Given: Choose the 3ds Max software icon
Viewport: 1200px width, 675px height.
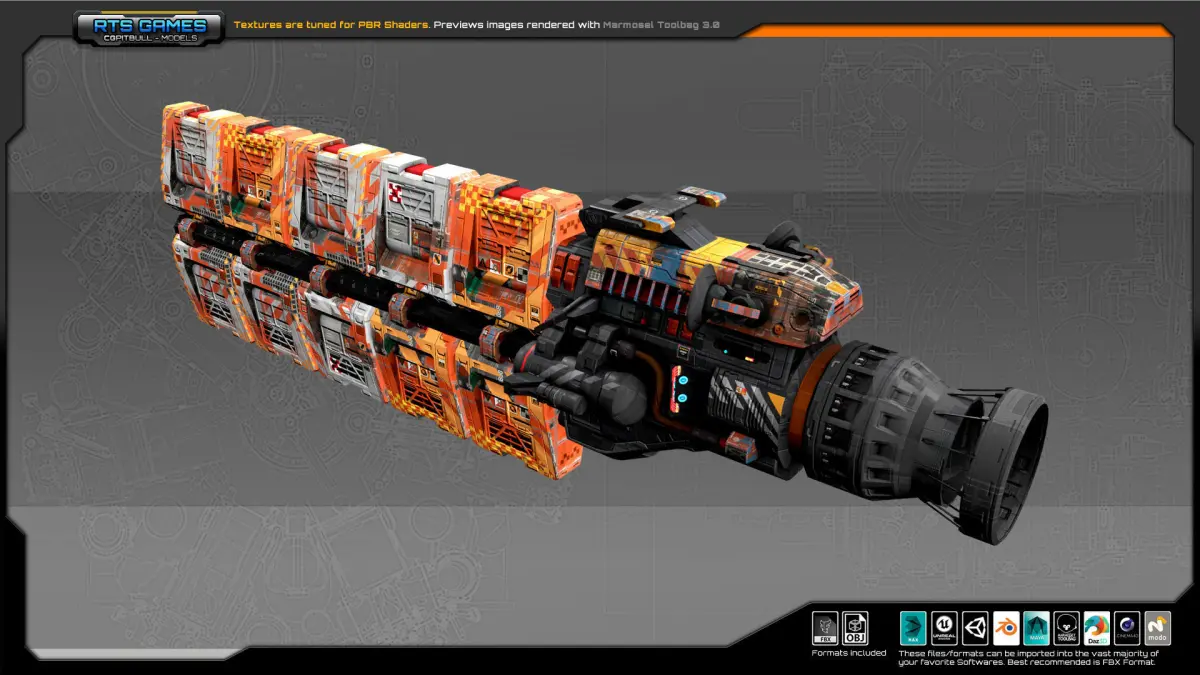Looking at the screenshot, I should 914,628.
